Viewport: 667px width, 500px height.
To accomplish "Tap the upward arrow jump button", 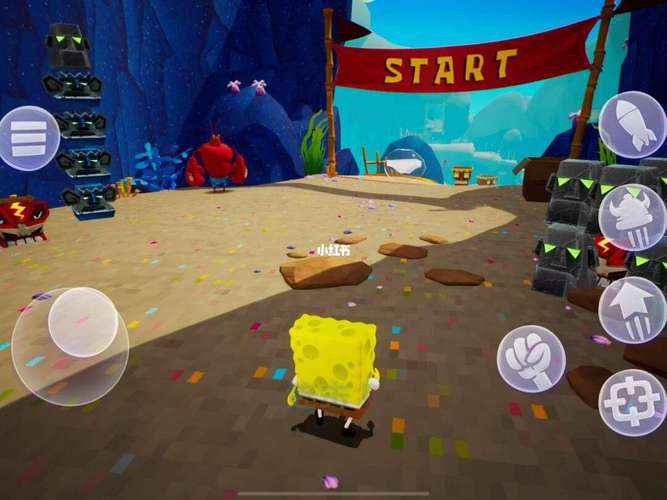I will [x=632, y=309].
